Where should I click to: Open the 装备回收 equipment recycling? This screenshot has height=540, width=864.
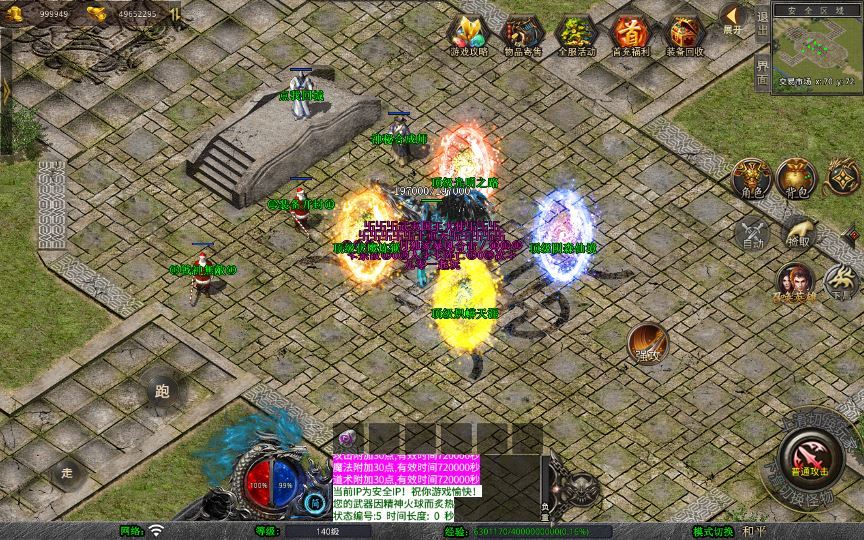(685, 35)
